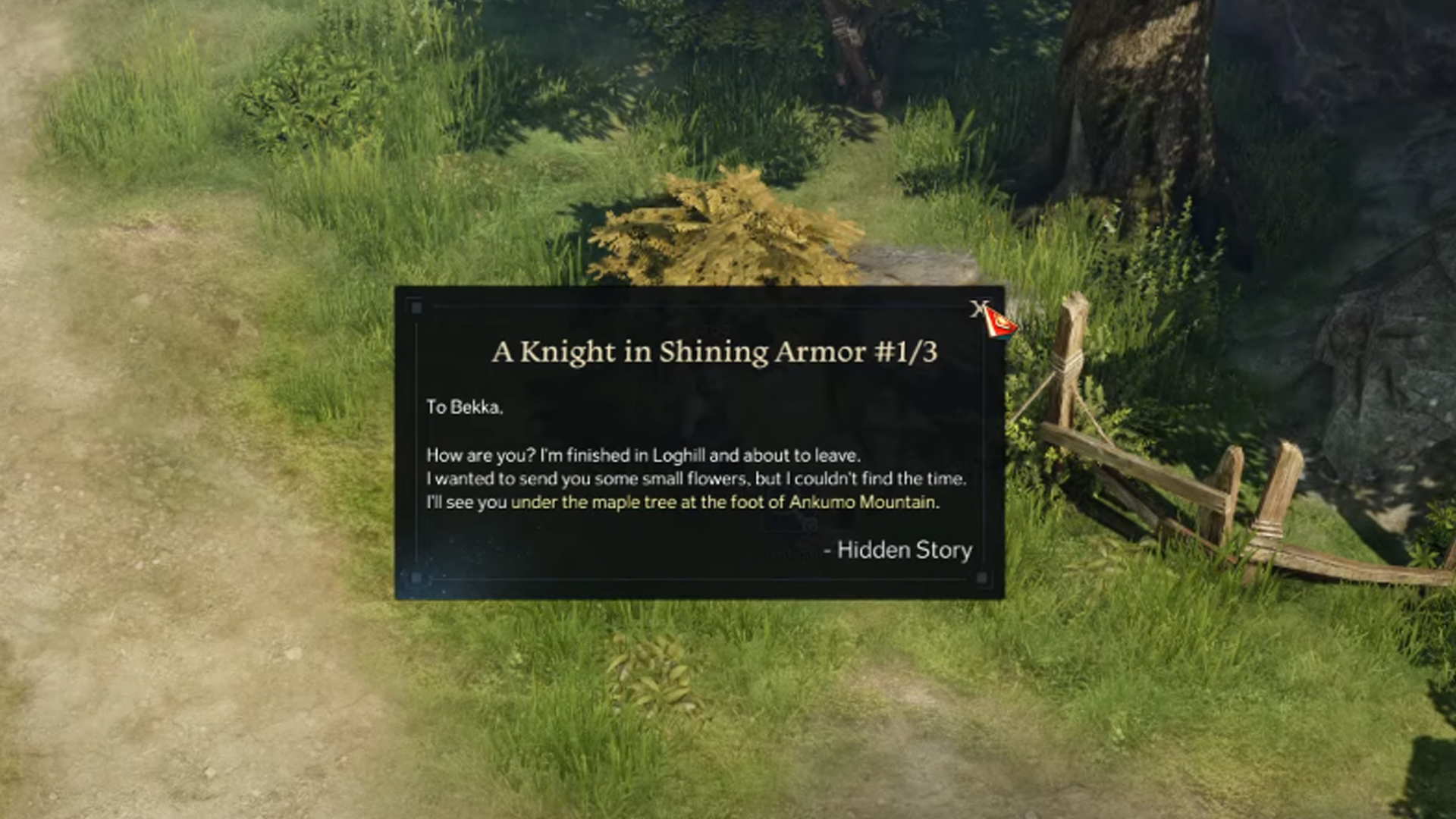Close the Hidden Story note popup
This screenshot has width=1456, height=819.
977,309
